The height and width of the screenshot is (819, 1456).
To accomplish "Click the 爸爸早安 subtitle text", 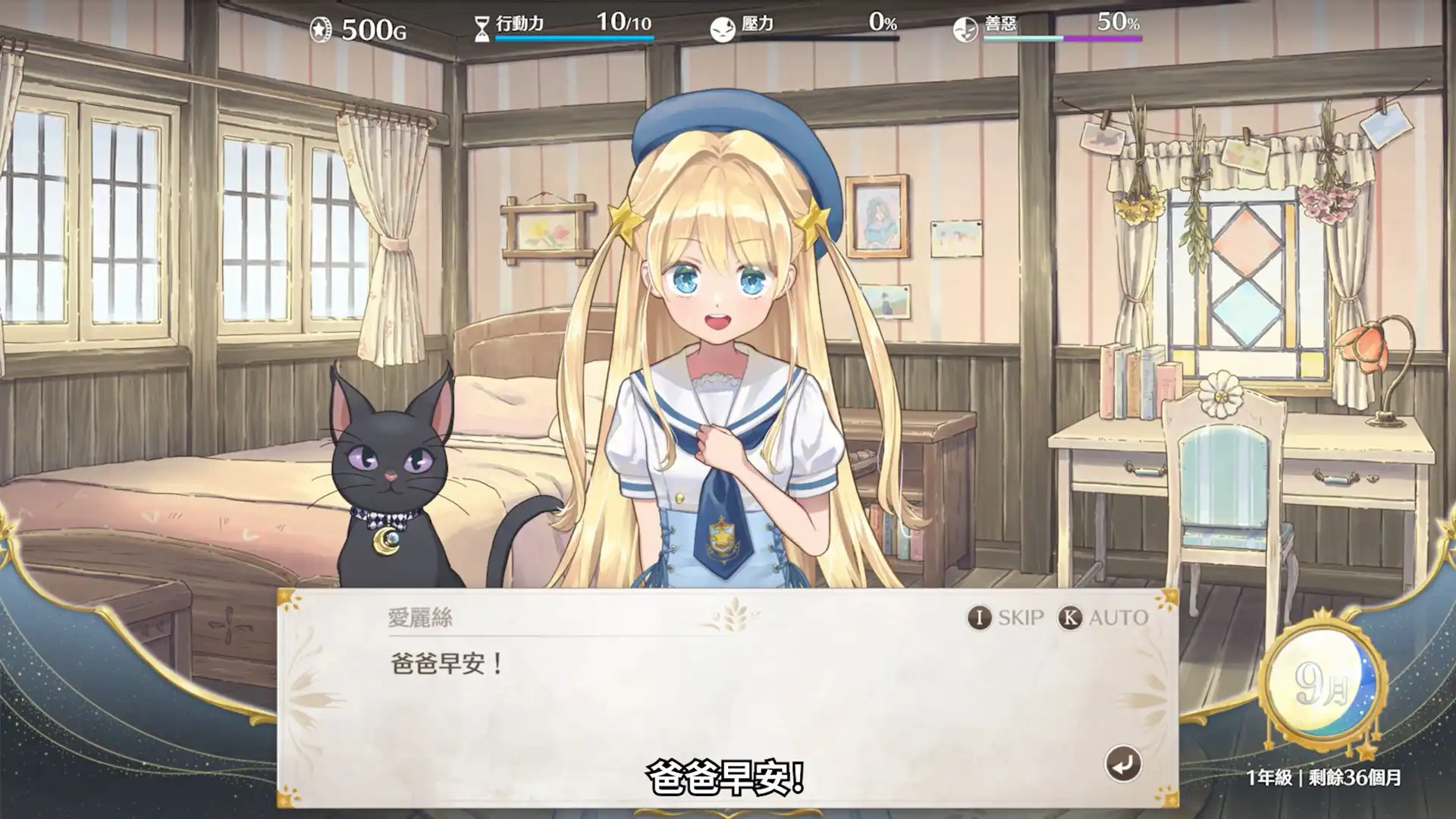I will [726, 775].
